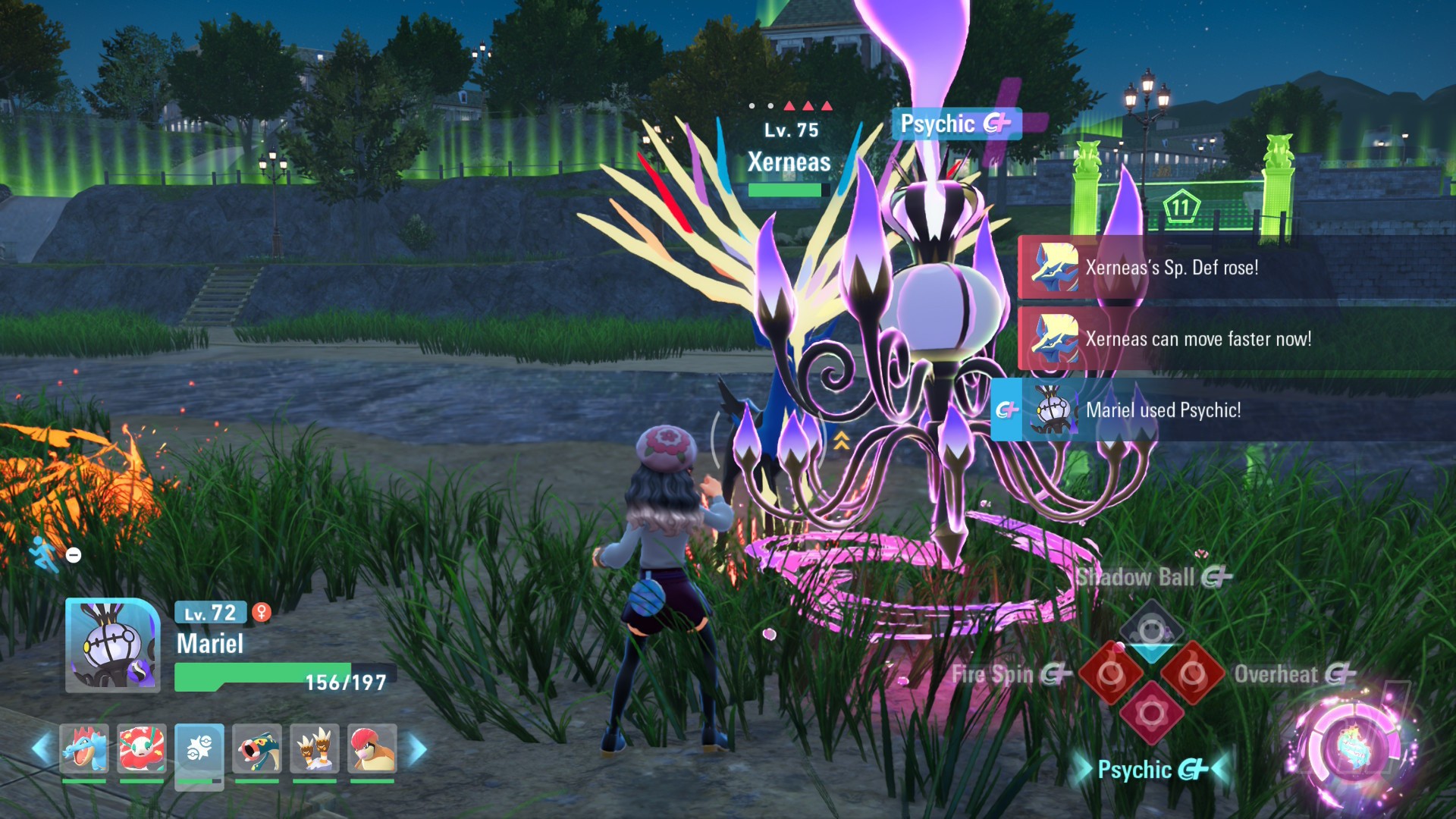
Task: Activate the Fire Spin move
Action: (1110, 673)
